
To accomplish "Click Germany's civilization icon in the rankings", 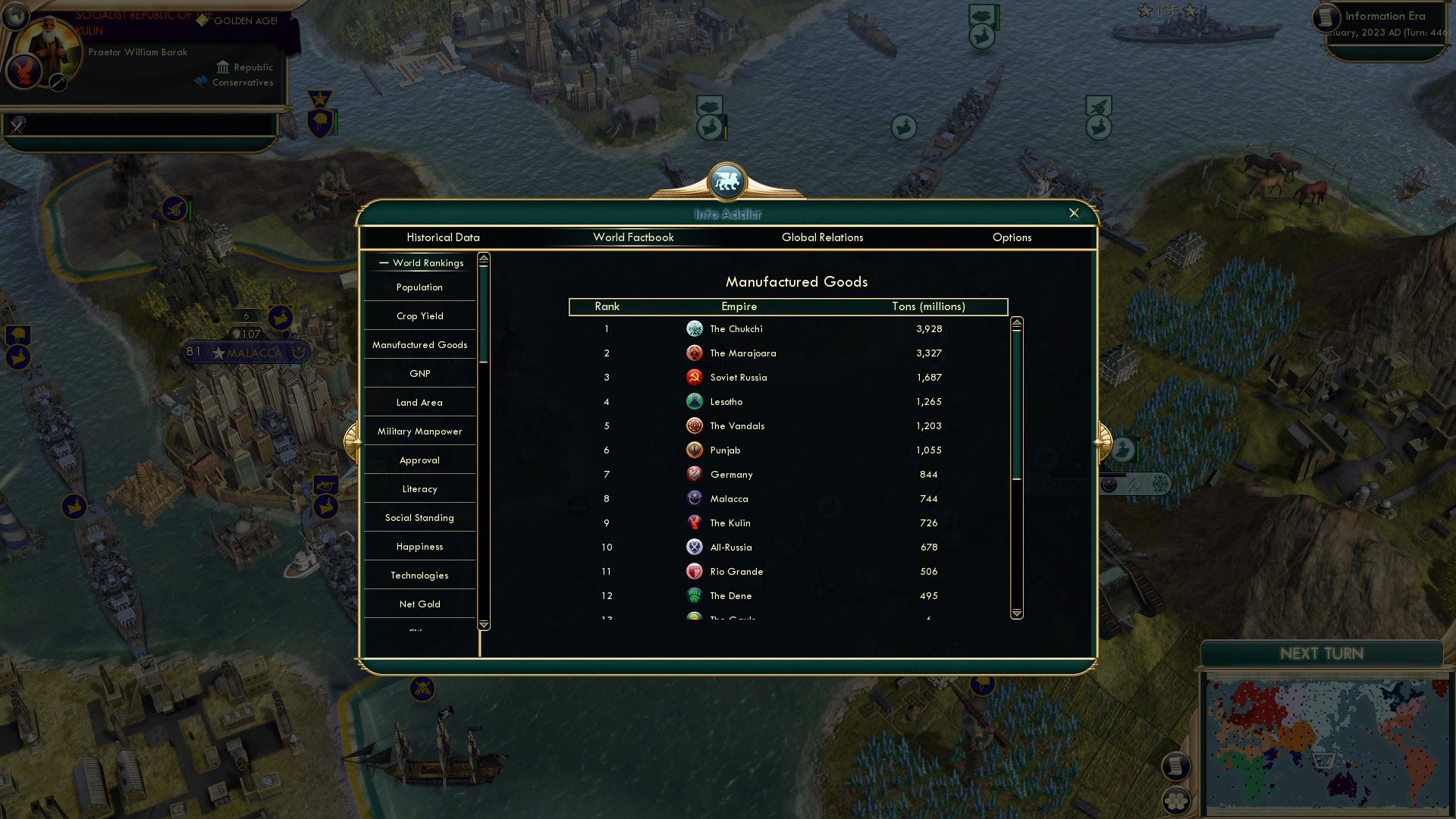I will [x=695, y=474].
